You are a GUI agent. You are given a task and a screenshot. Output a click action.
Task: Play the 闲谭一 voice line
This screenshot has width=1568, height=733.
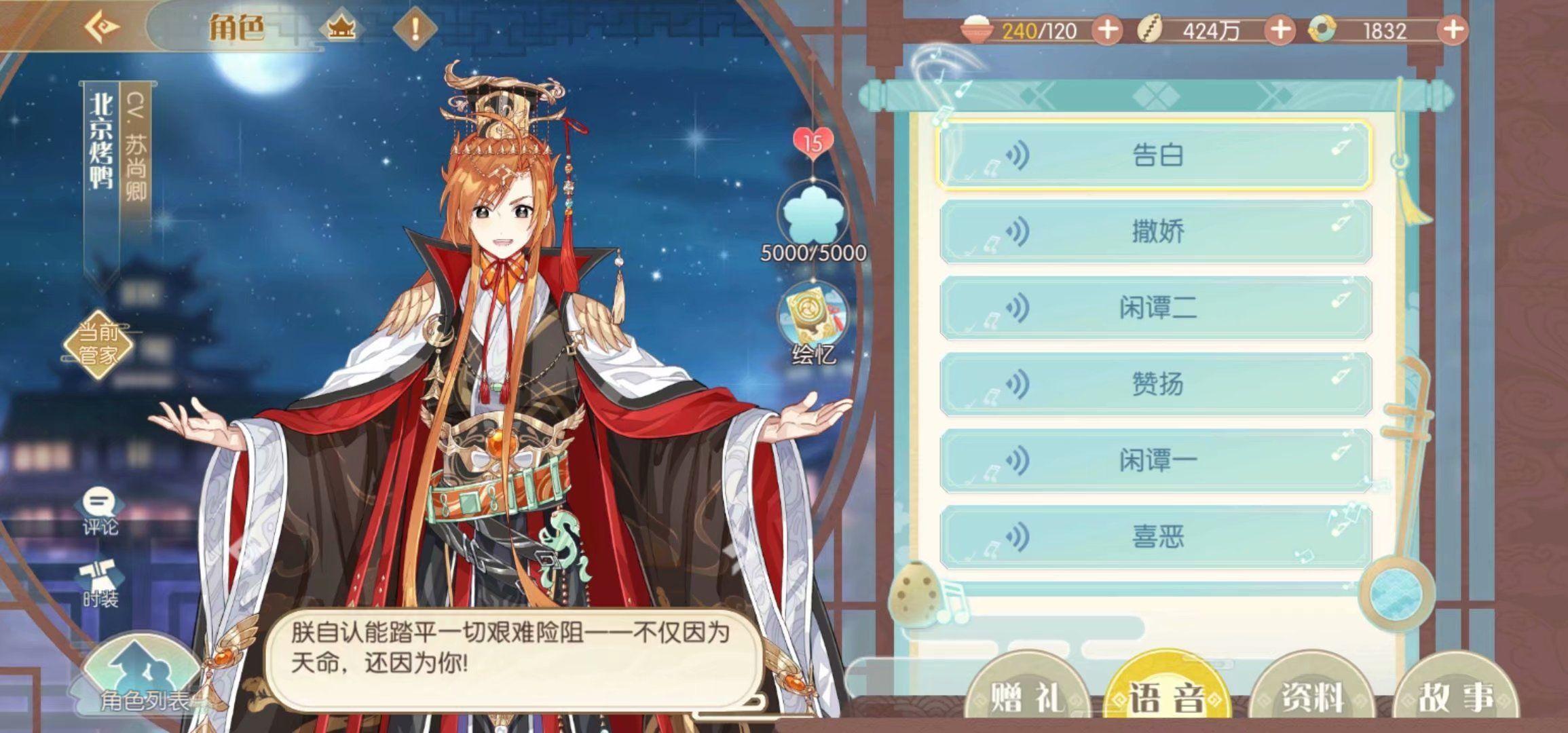(1155, 461)
